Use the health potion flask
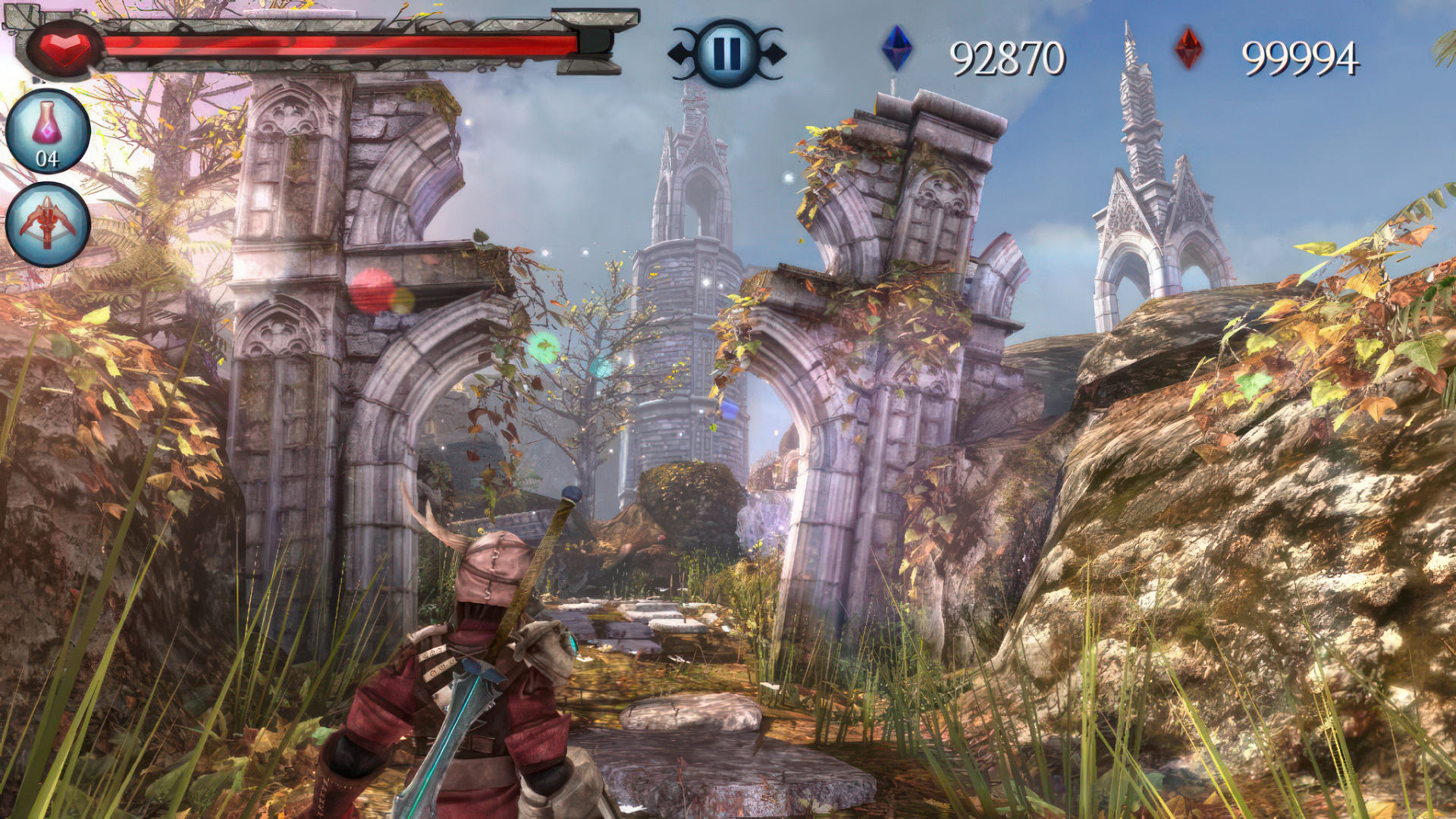Screen dimensions: 1456x819 point(48,131)
